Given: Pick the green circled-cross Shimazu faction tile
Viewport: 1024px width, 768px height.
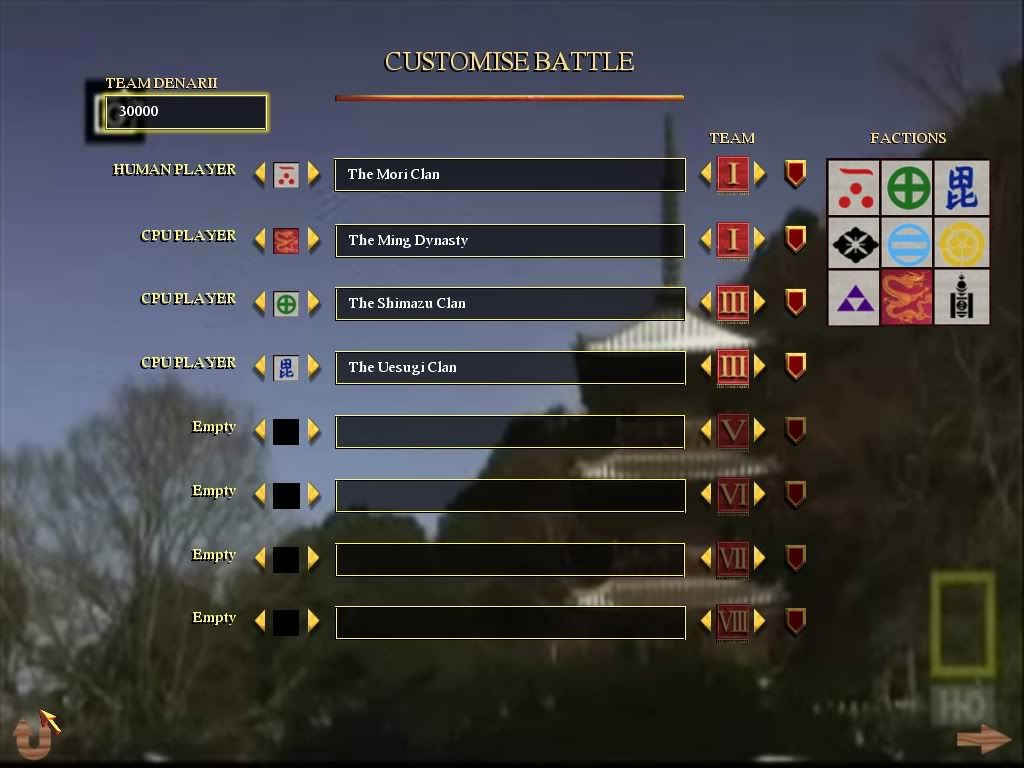Looking at the screenshot, I should [907, 188].
